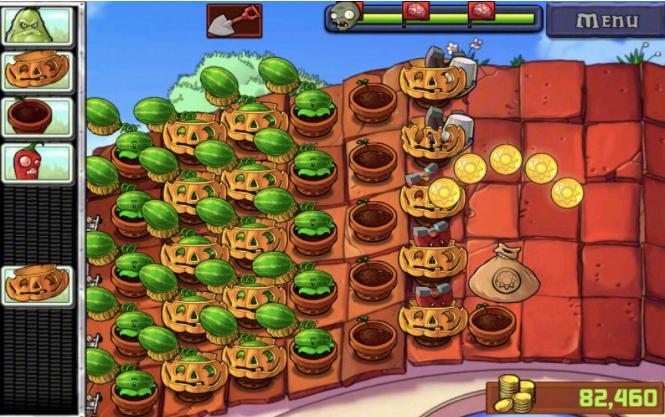Pick up the shovel tool
This screenshot has width=665, height=417.
point(234,19)
